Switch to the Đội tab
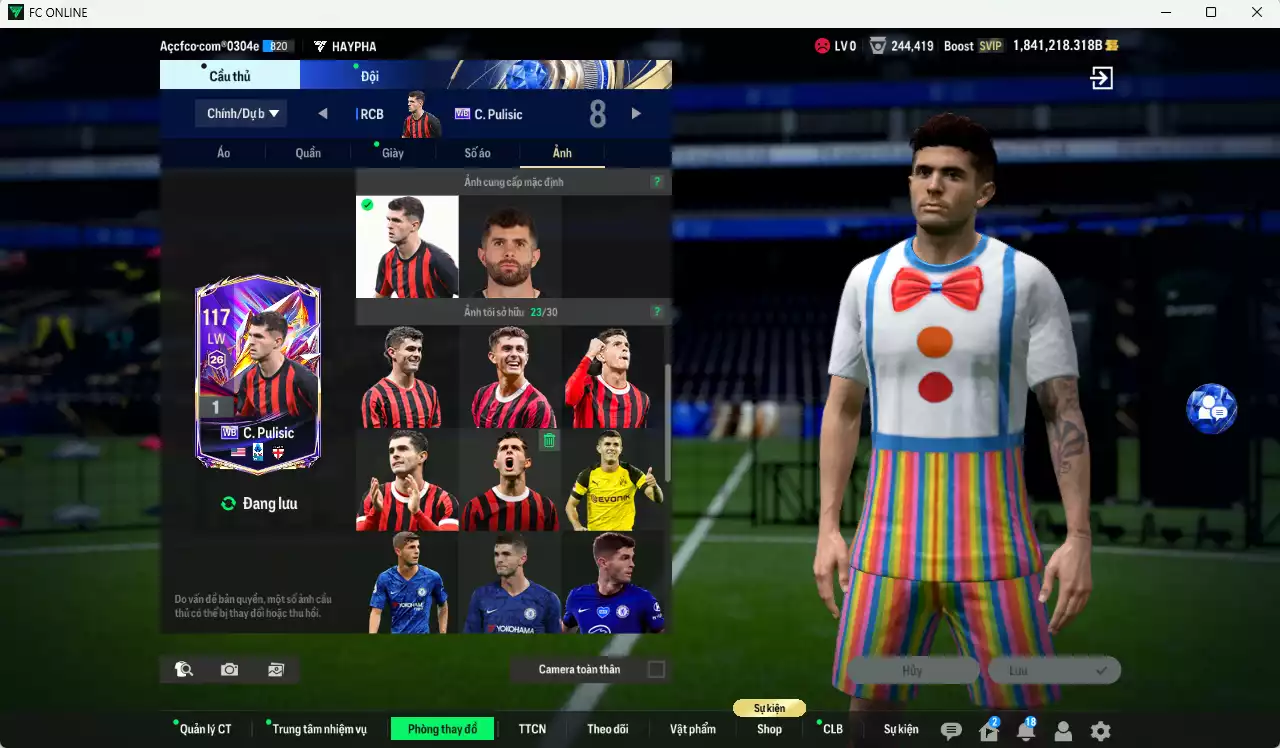Viewport: 1280px width, 748px height. click(x=370, y=76)
